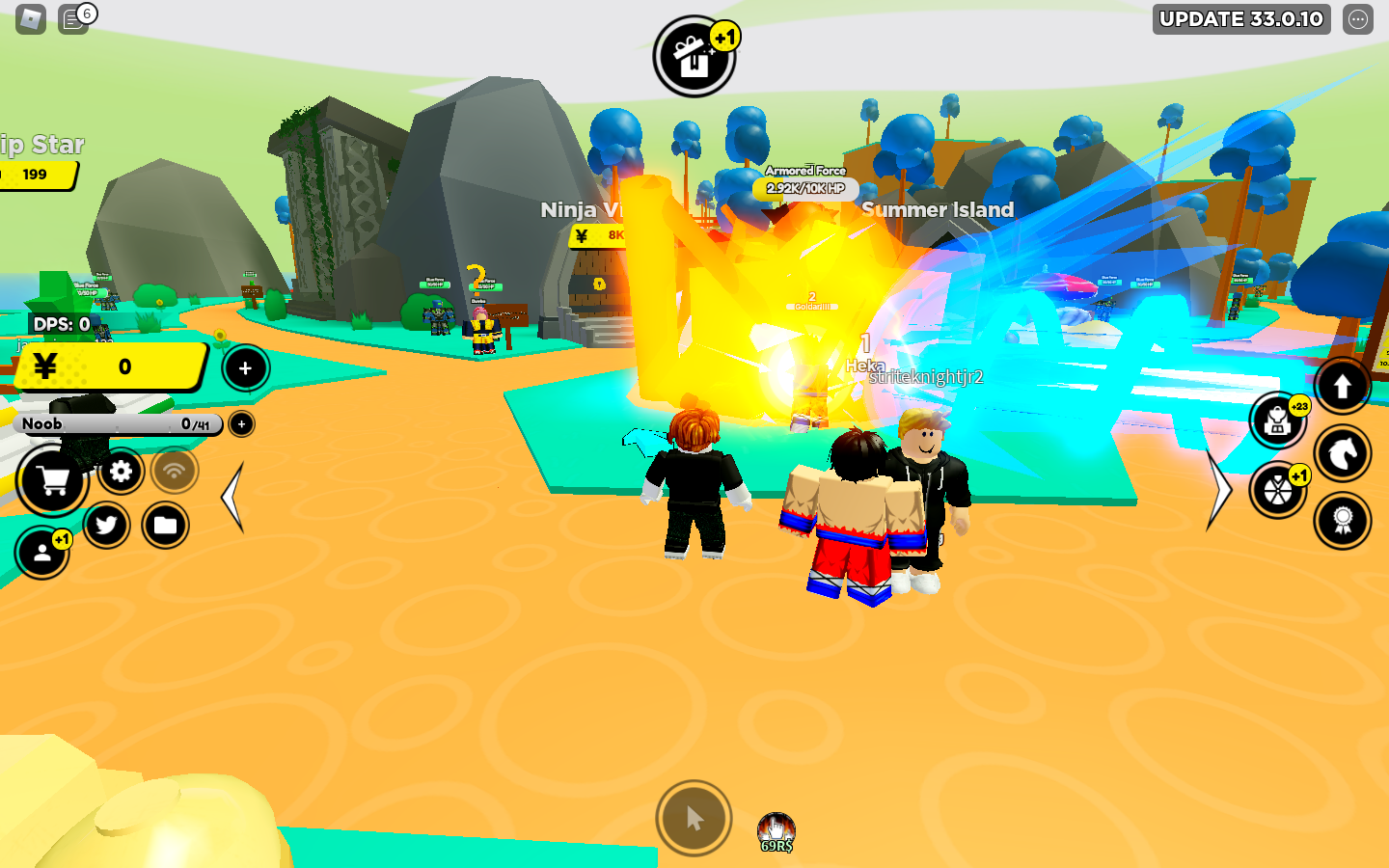The width and height of the screenshot is (1389, 868).
Task: Select the horse mount icon
Action: tap(1343, 453)
